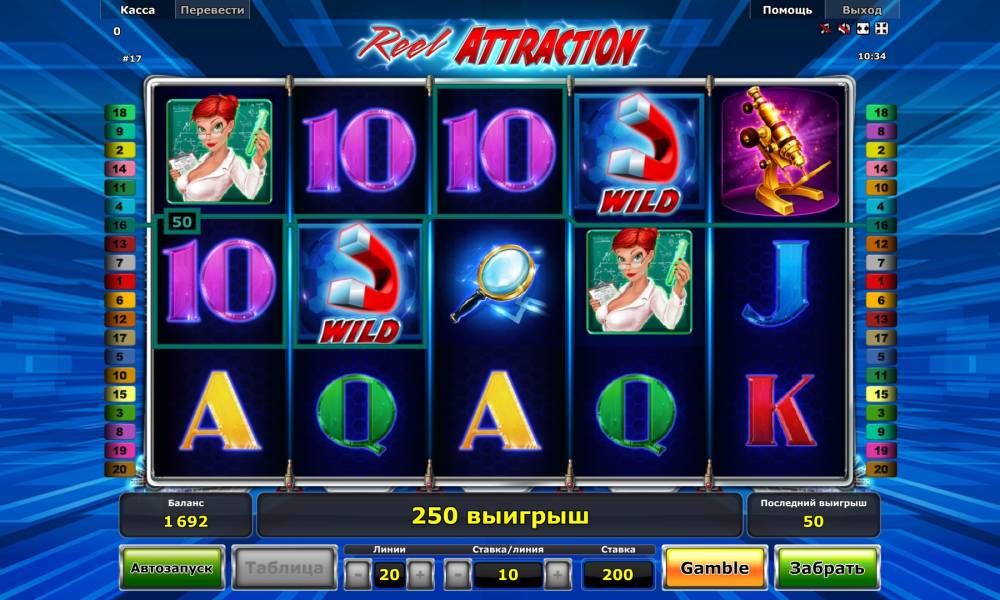
Task: Raise the Ставка/линия bet per line
Action: pyautogui.click(x=557, y=574)
